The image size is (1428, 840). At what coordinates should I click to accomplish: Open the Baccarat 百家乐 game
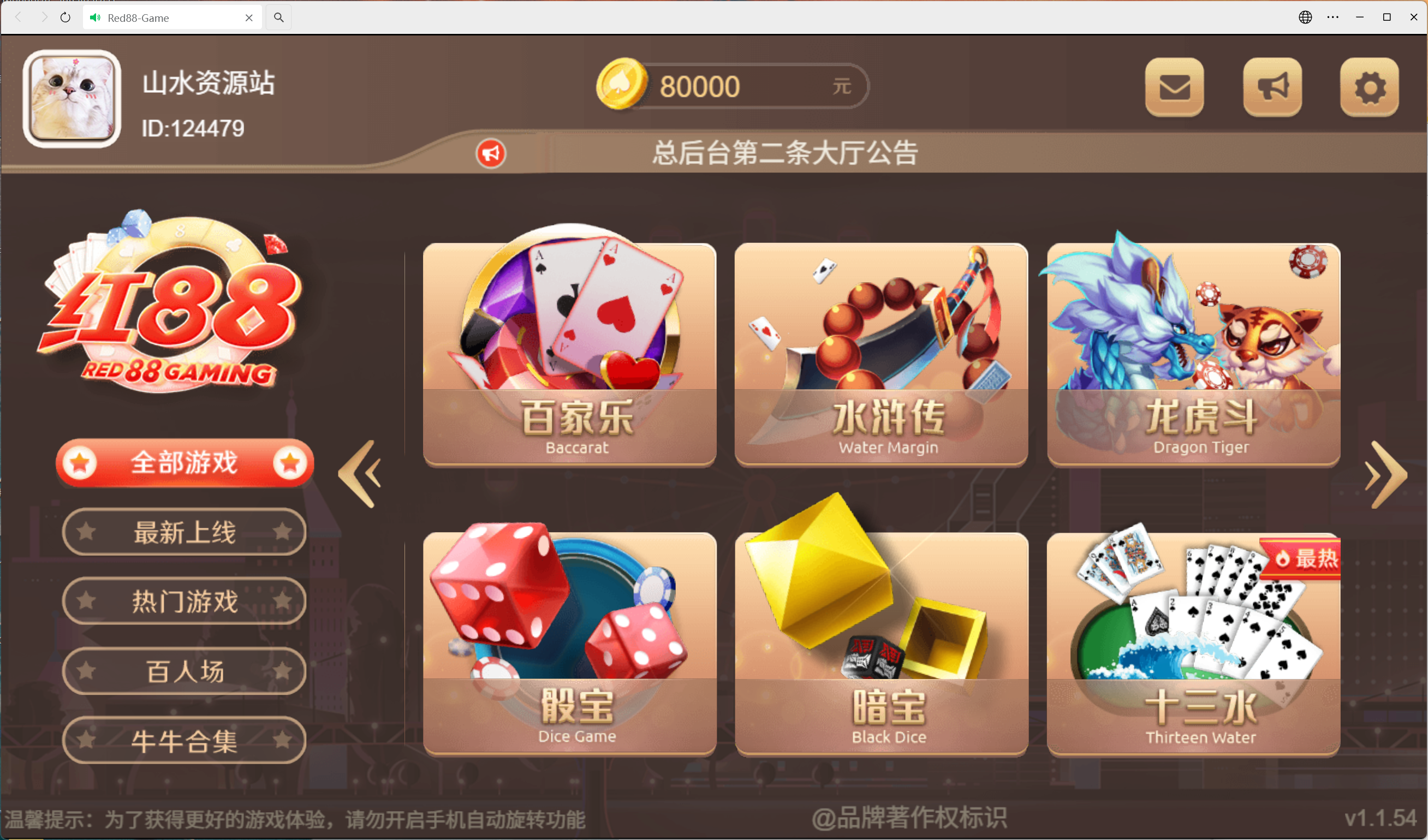pos(569,355)
